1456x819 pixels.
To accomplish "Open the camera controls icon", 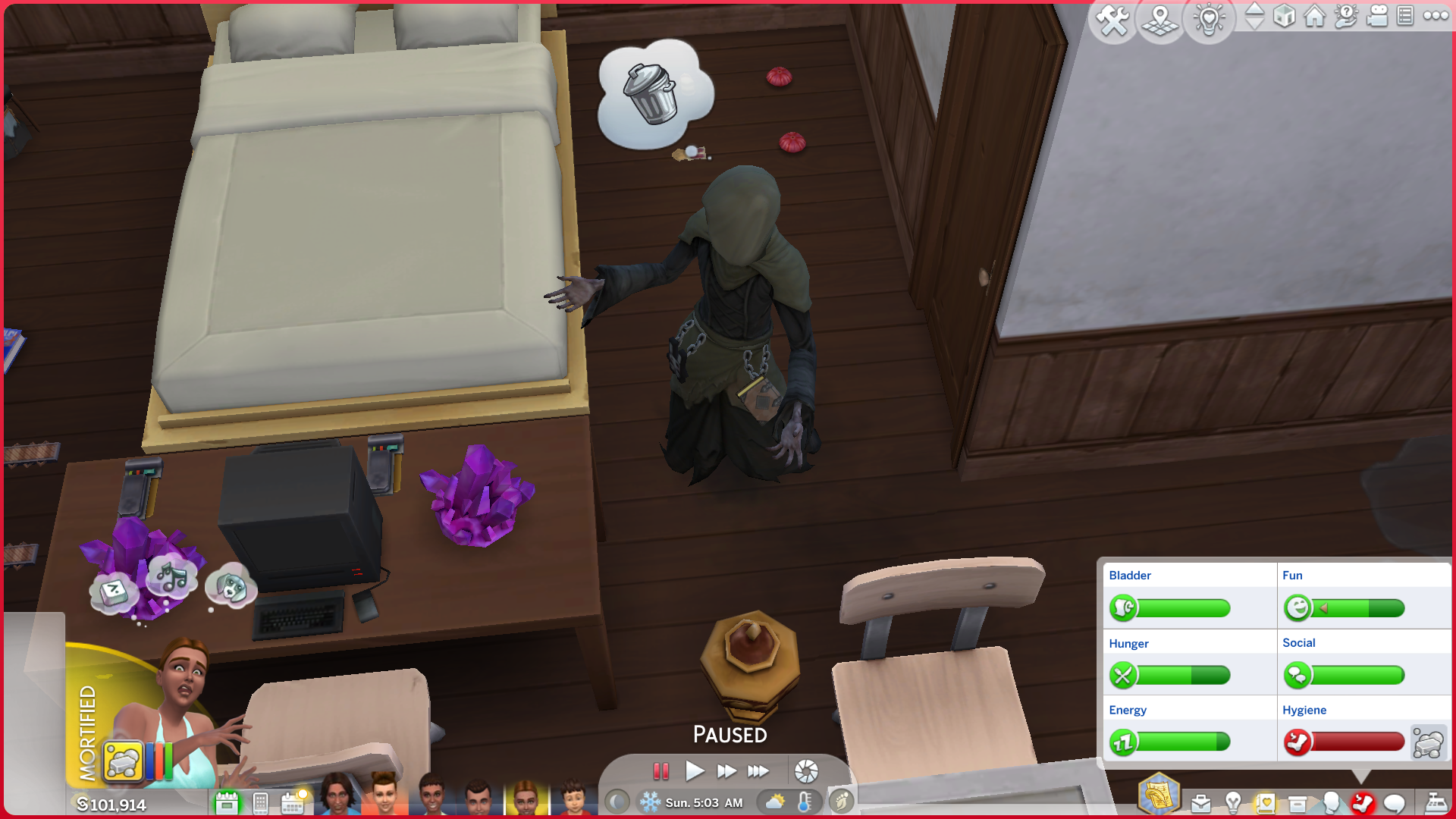I will click(x=1376, y=16).
